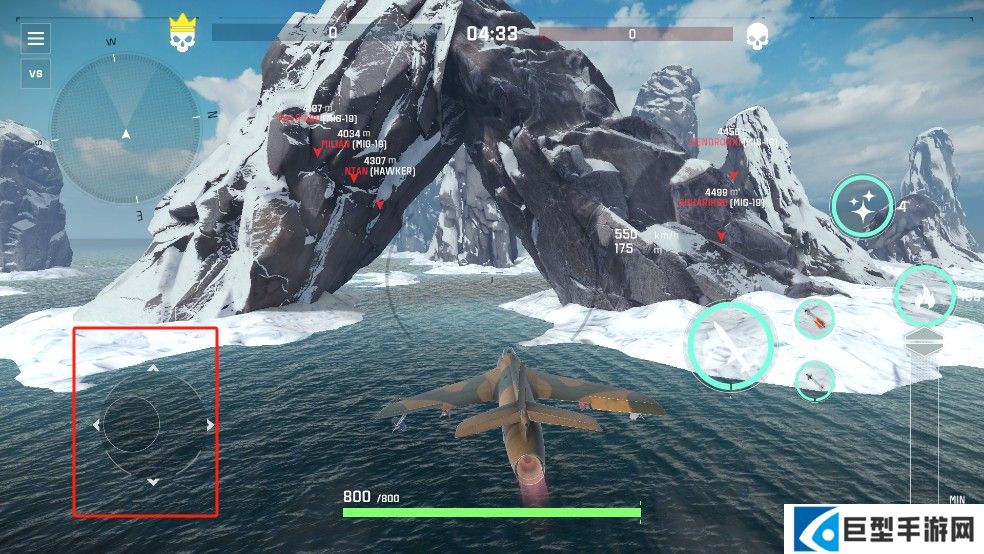Image resolution: width=984 pixels, height=554 pixels.
Task: Open the VS scoreboard button
Action: click(x=36, y=73)
